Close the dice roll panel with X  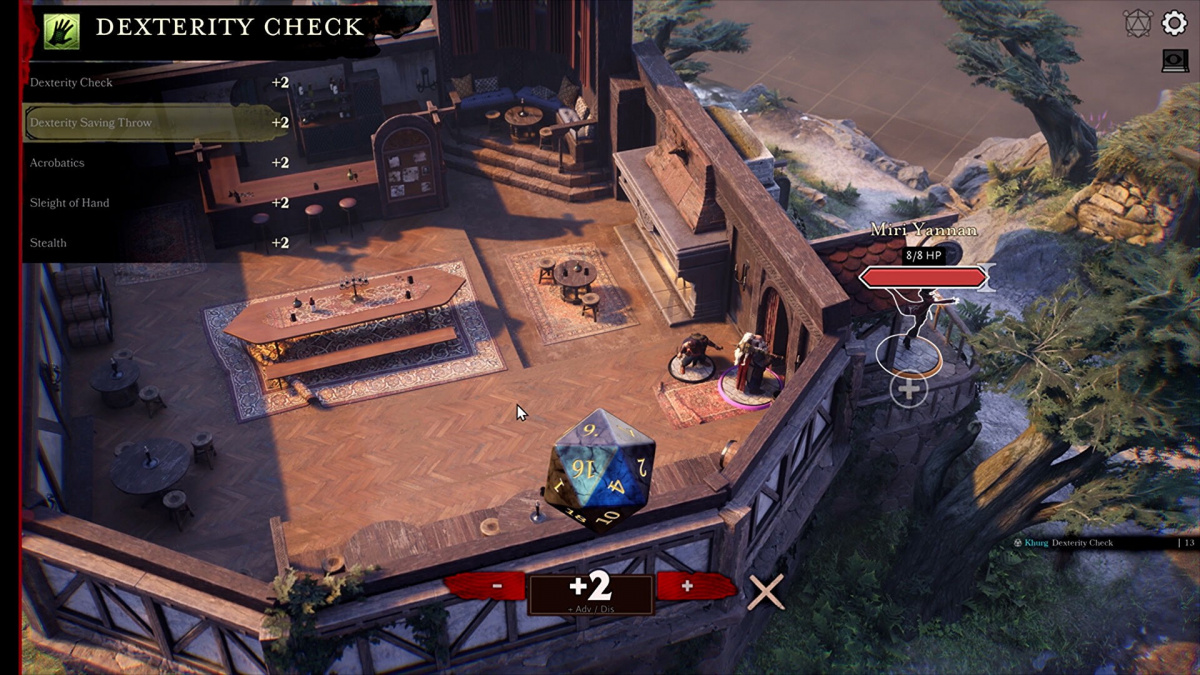click(x=766, y=592)
